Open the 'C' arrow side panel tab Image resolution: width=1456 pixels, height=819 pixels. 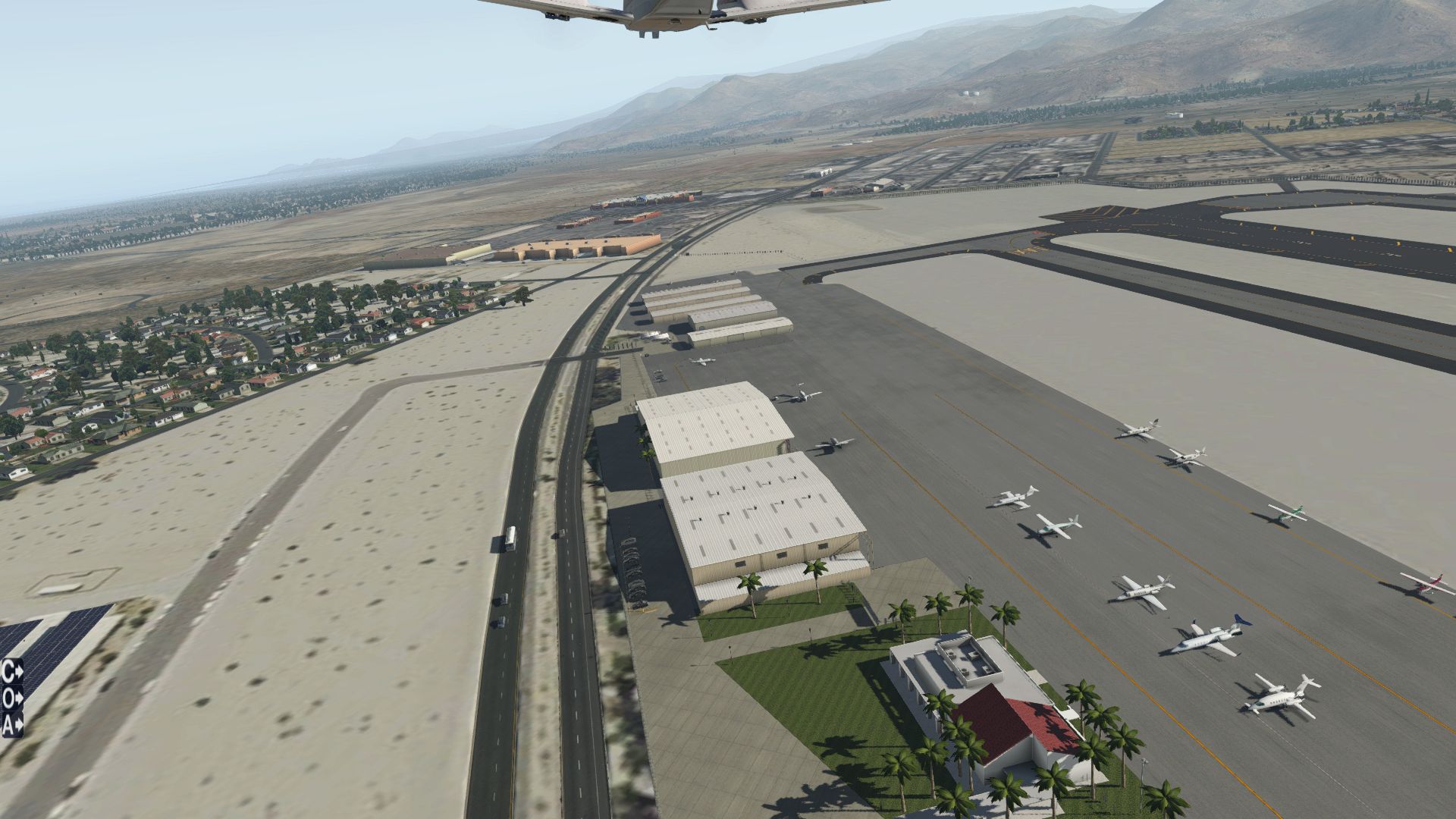point(11,672)
